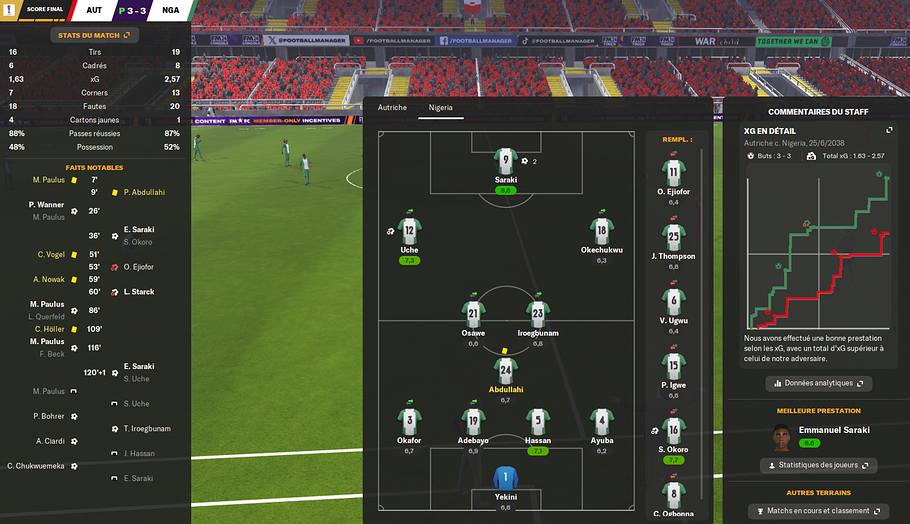Choose substitute J. Thompson
Viewport: 910px width, 524px height.
coord(675,237)
